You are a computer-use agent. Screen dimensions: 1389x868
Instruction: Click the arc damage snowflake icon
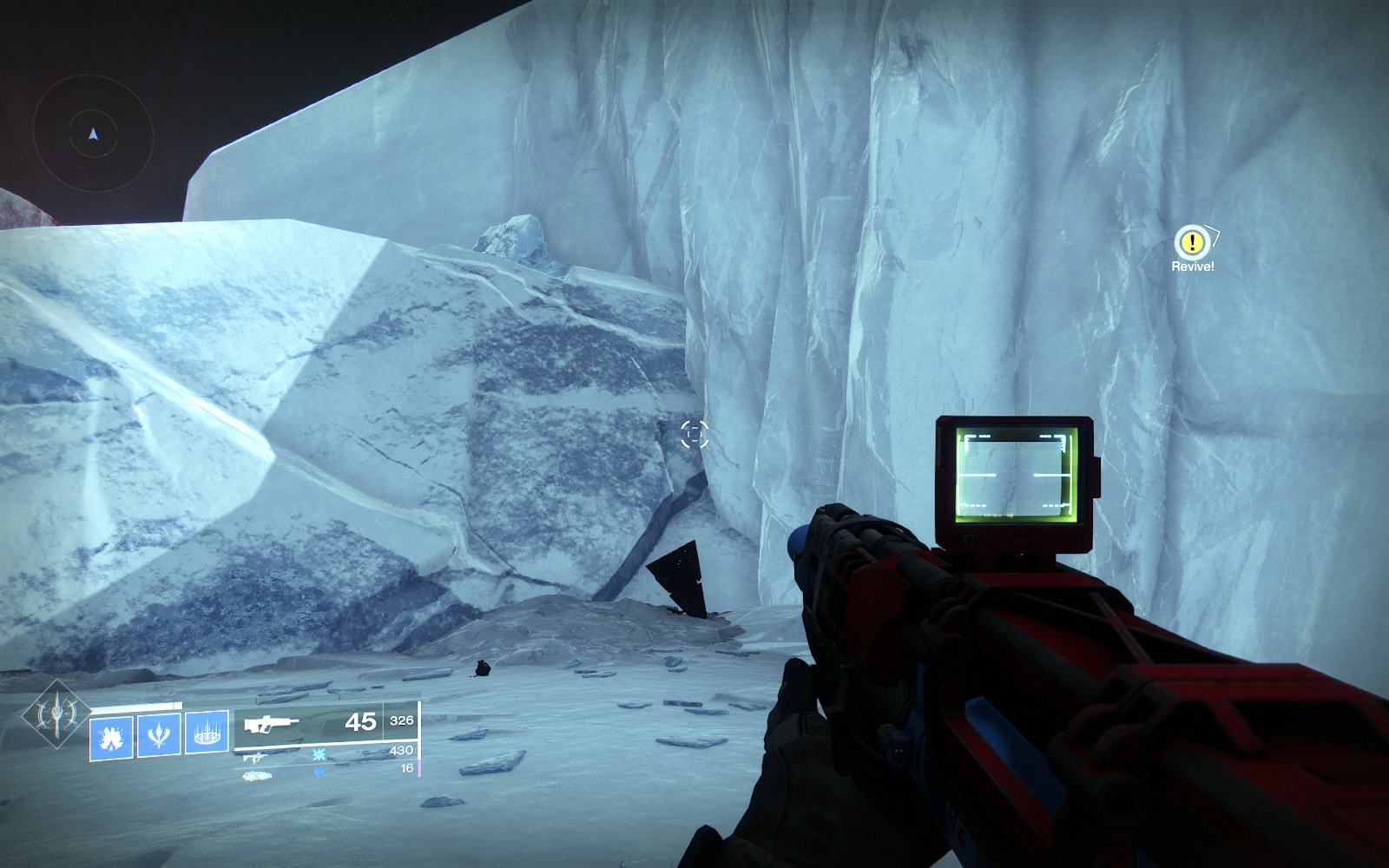tap(319, 755)
